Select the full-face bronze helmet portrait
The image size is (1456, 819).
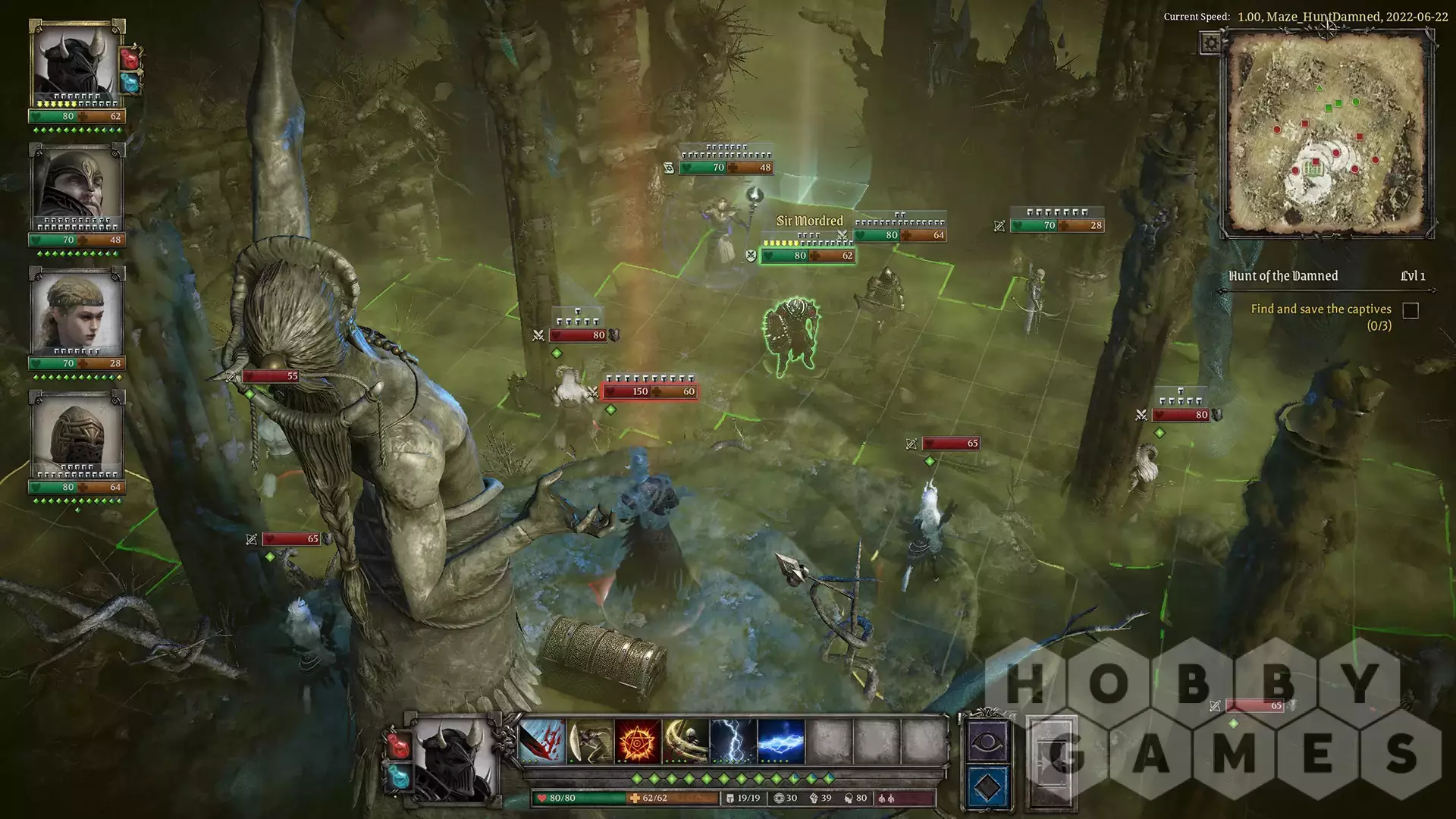(76, 435)
